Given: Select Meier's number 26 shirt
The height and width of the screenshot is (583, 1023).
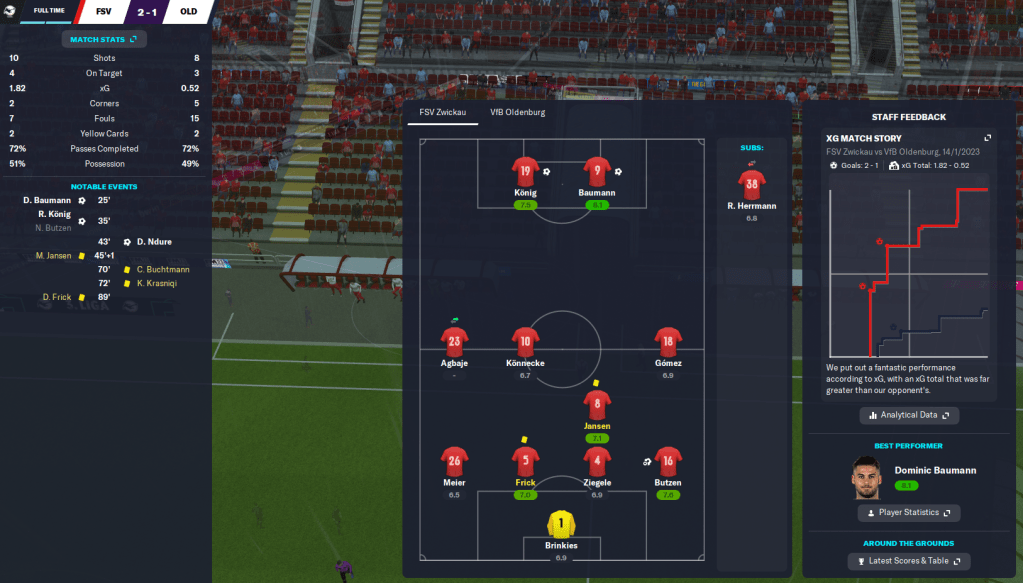Looking at the screenshot, I should point(455,461).
